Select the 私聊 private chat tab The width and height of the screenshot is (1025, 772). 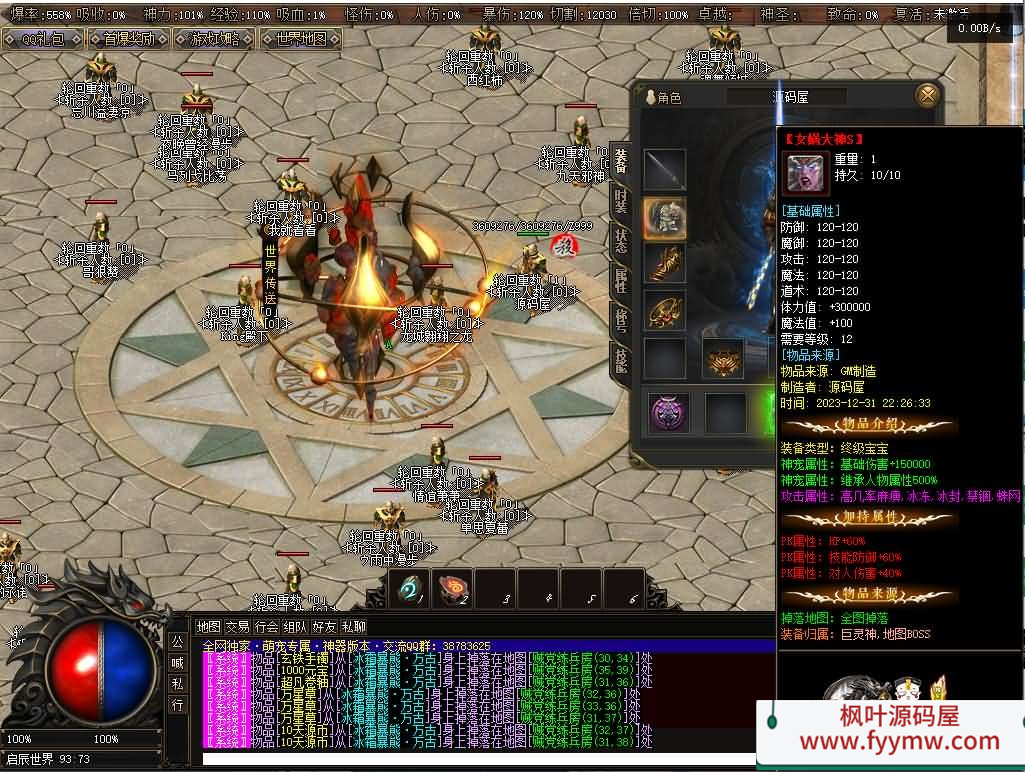click(x=353, y=626)
